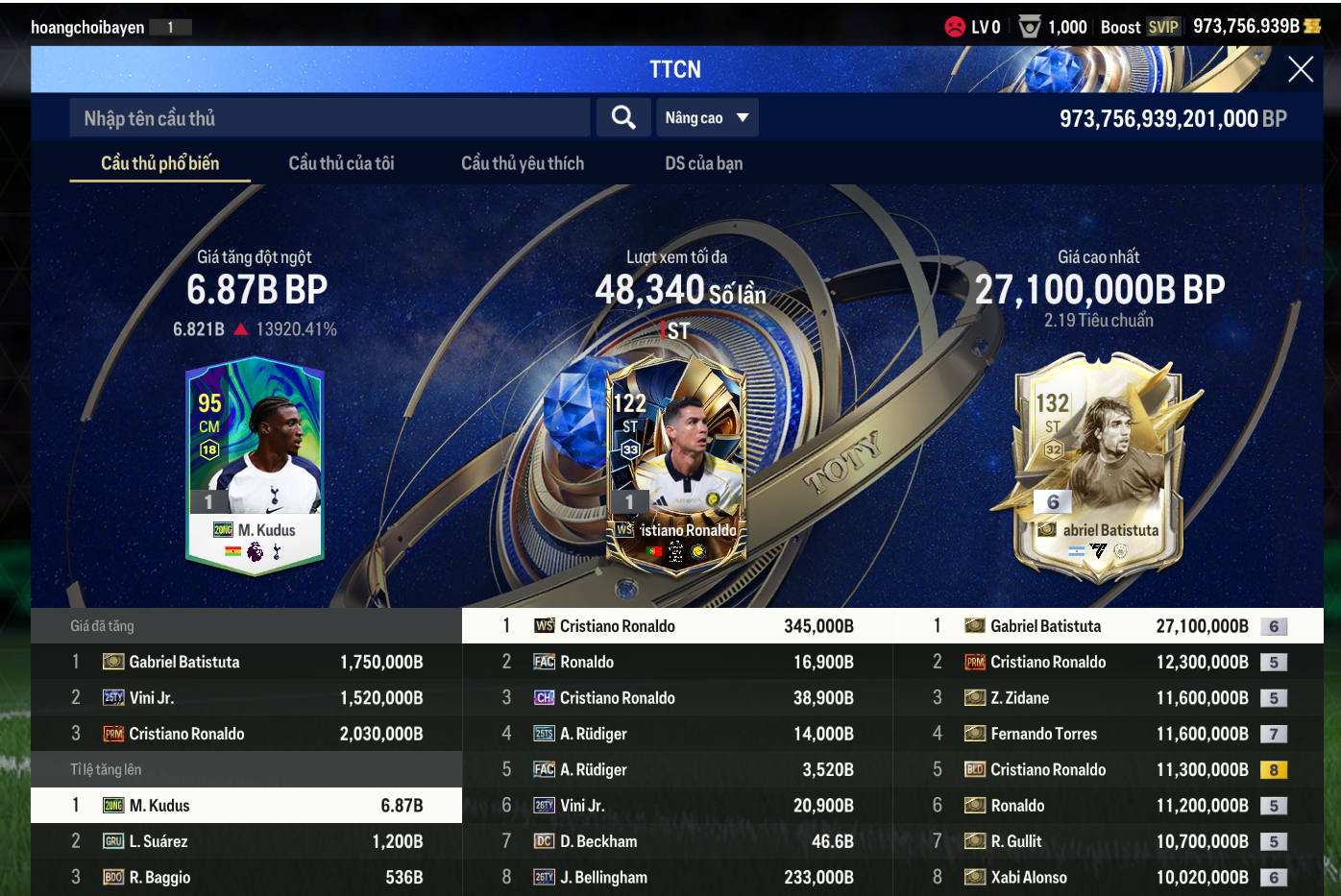Select the D. Beckham 46.6B row
This screenshot has width=1341, height=896.
(x=677, y=841)
